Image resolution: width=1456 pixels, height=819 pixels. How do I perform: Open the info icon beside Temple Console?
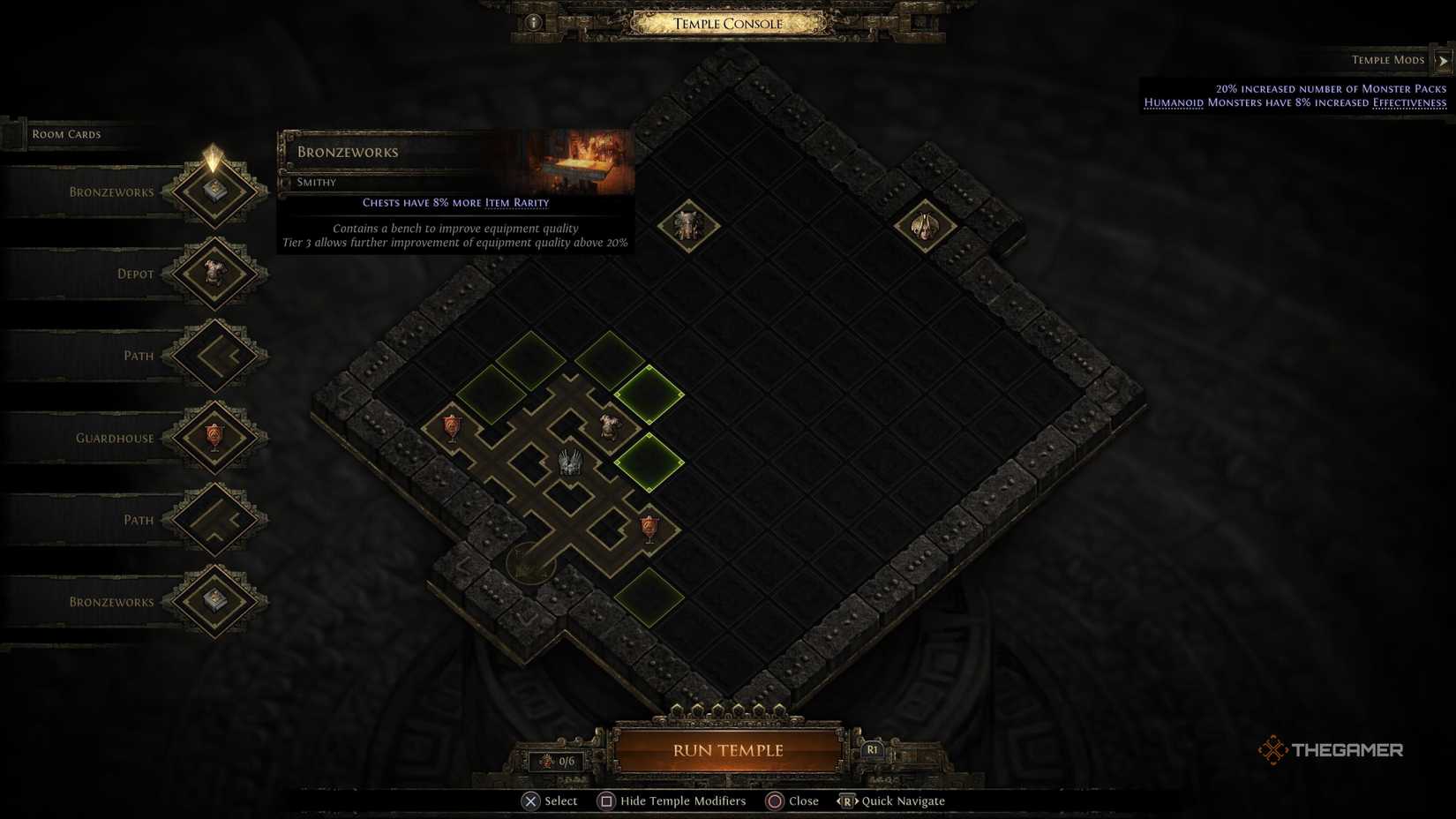point(532,21)
